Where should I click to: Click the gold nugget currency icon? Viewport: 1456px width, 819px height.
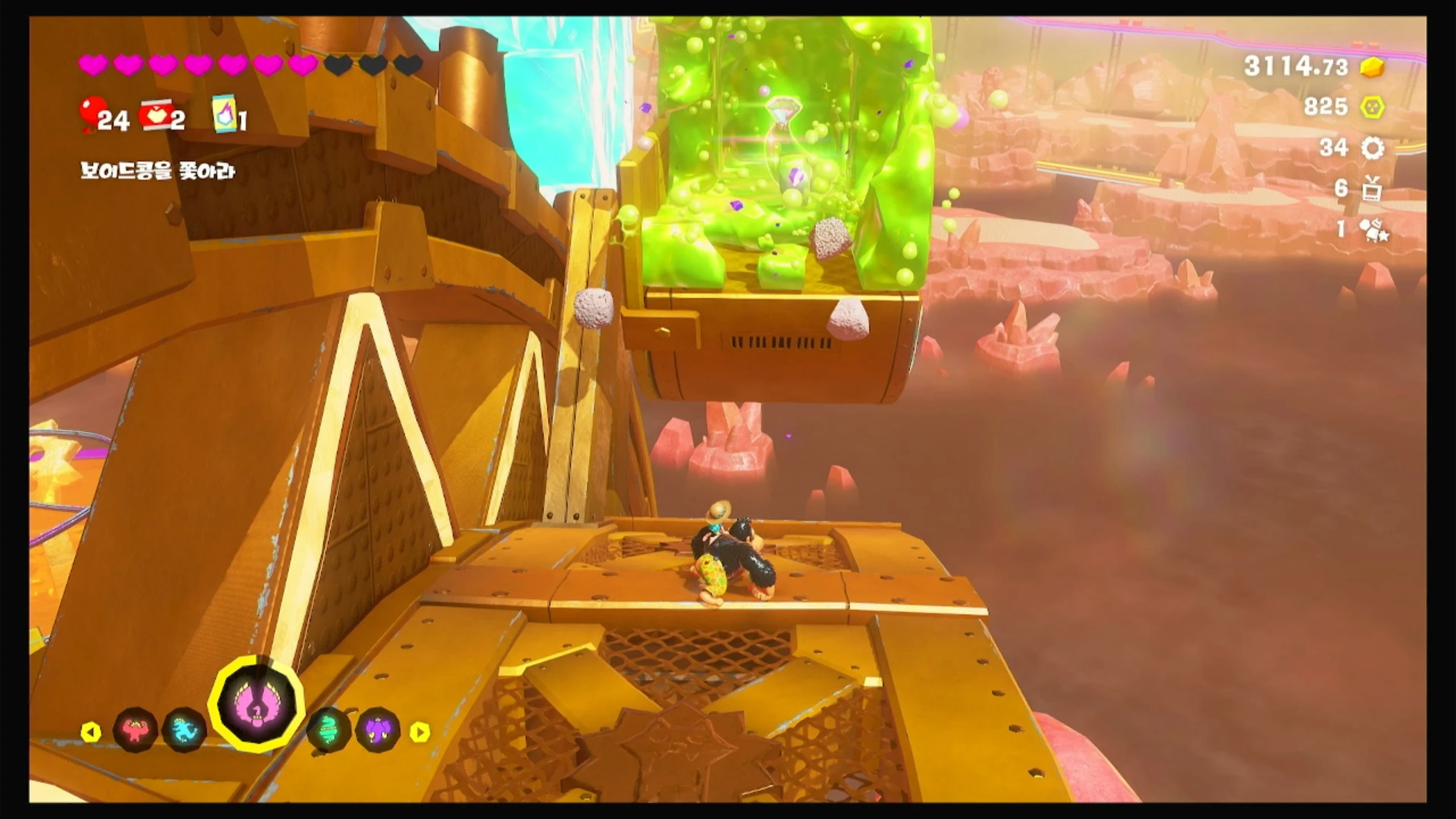point(1372,67)
